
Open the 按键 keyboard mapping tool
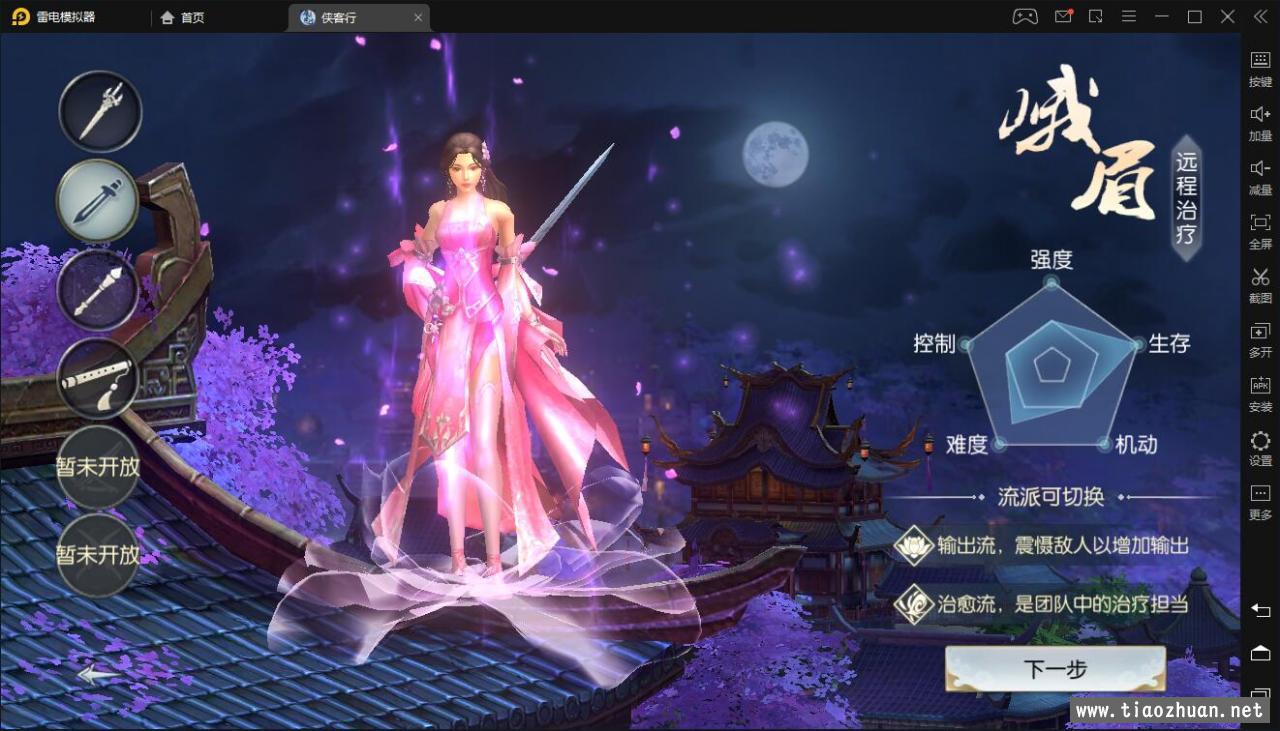[x=1260, y=67]
